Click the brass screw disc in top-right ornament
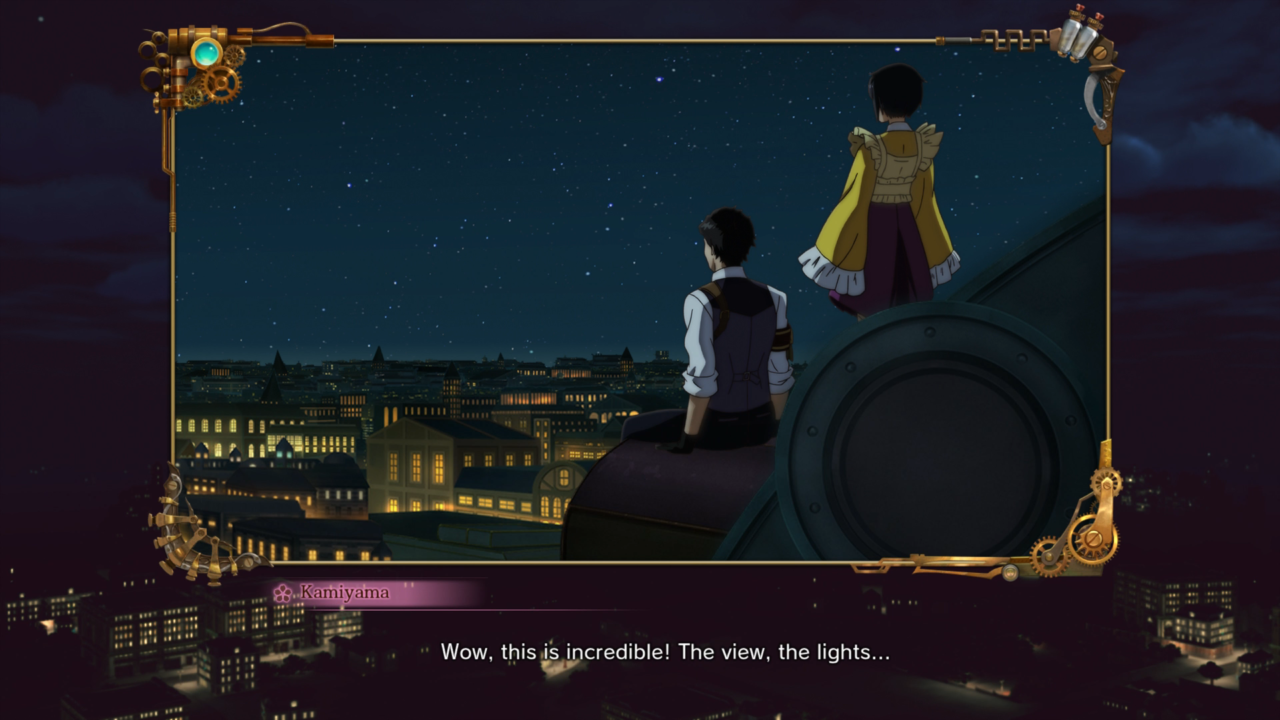Image resolution: width=1280 pixels, height=720 pixels. pos(1101,52)
